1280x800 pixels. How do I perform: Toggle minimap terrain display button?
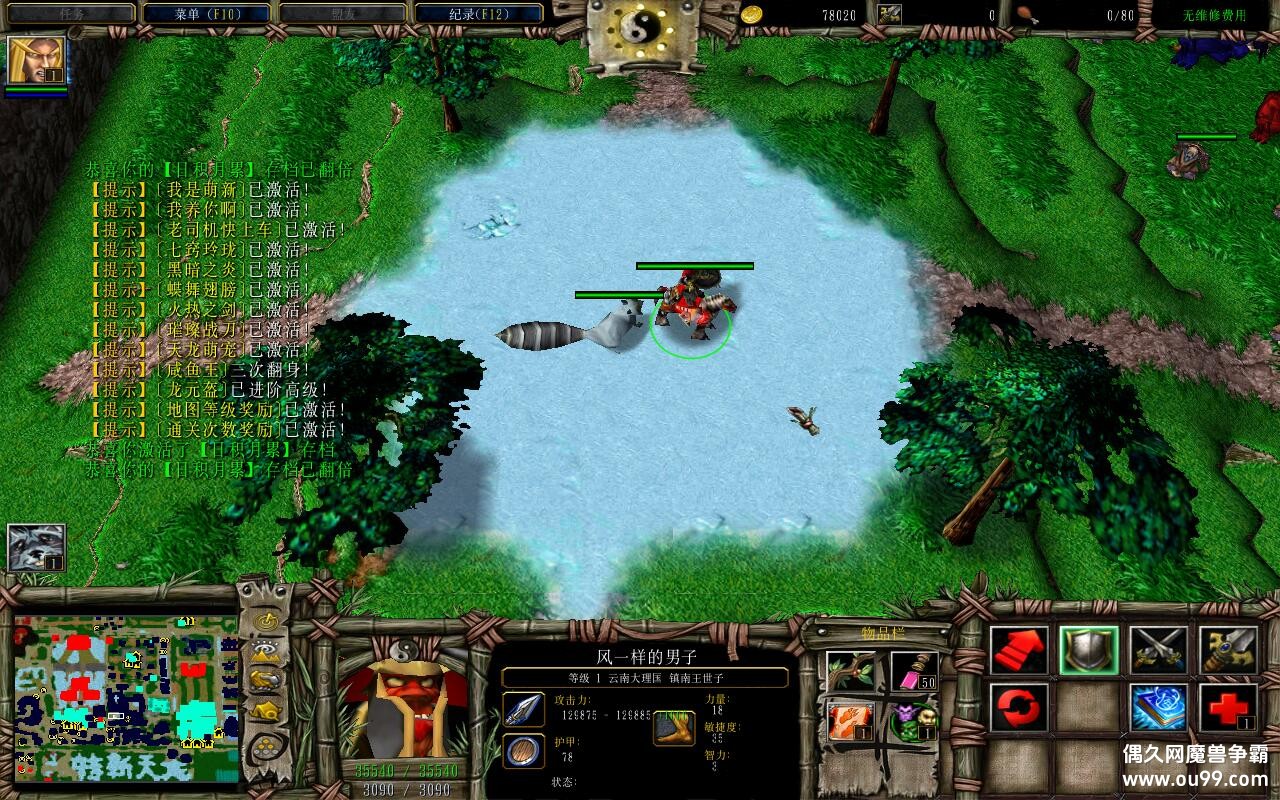click(x=265, y=651)
